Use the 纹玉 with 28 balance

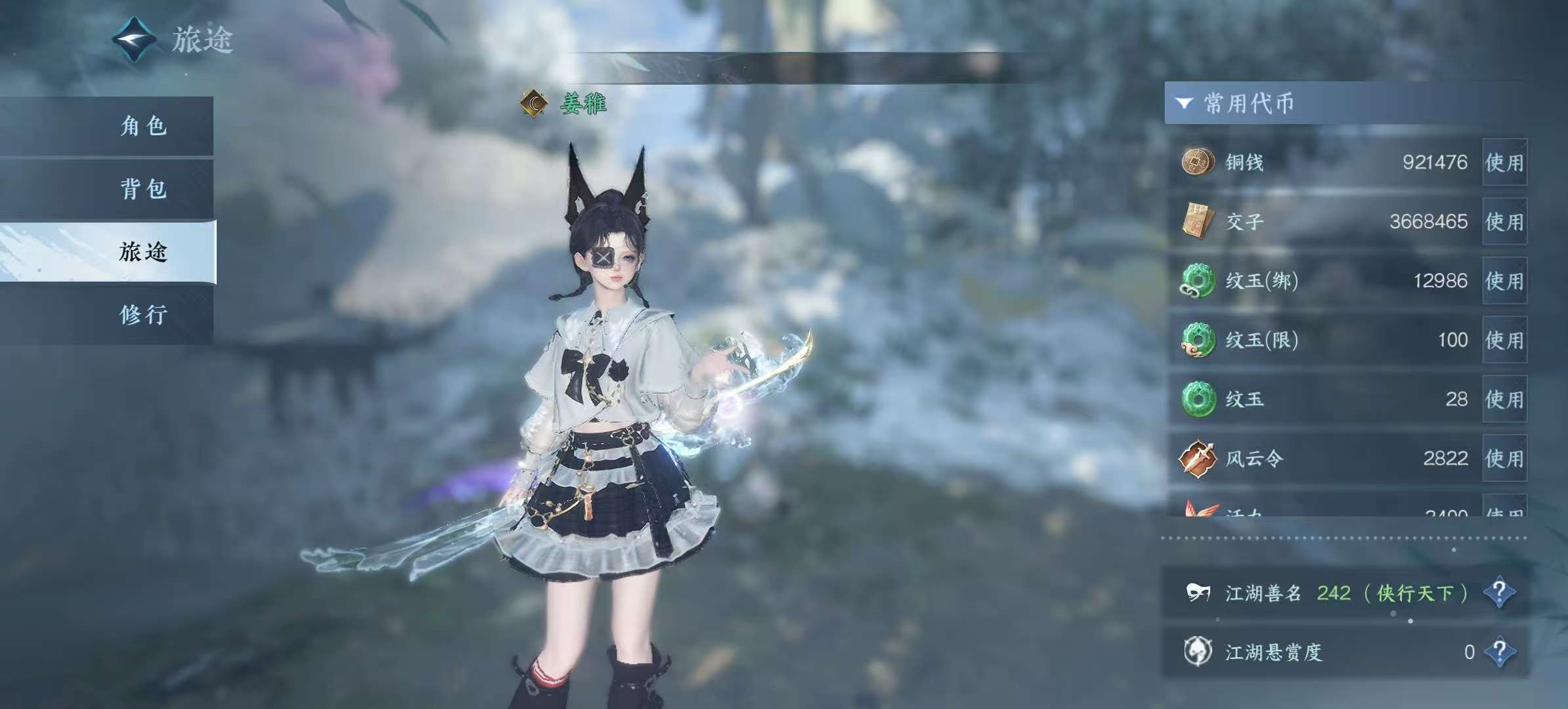click(1504, 399)
